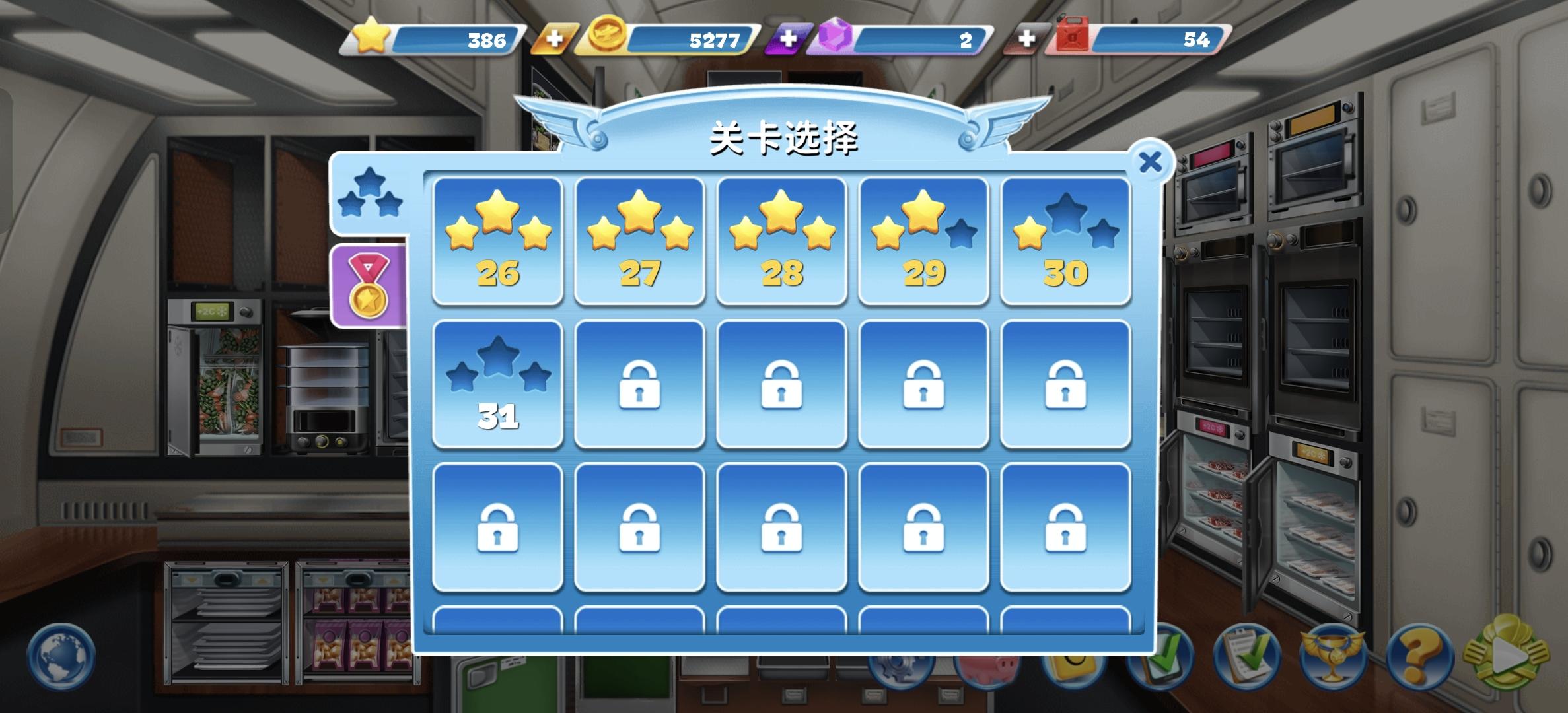Image resolution: width=1568 pixels, height=713 pixels.
Task: Open the world map globe icon
Action: (59, 657)
